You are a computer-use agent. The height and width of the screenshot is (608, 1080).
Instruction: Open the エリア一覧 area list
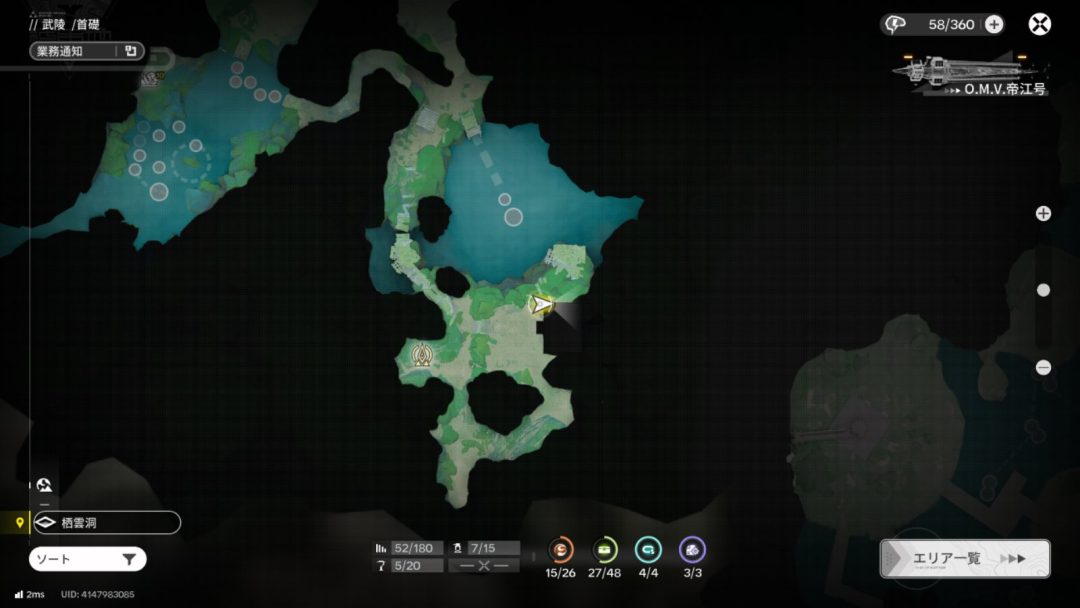[x=964, y=559]
